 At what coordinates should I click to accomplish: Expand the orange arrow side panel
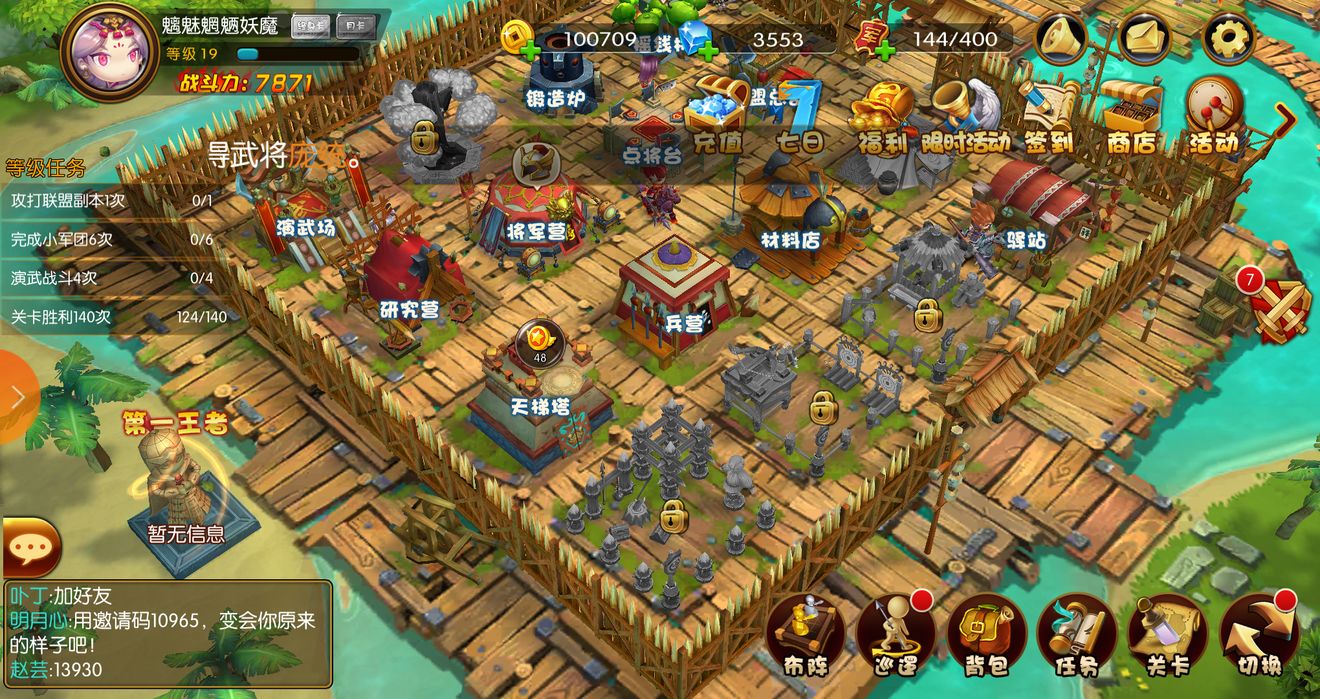(x=17, y=397)
